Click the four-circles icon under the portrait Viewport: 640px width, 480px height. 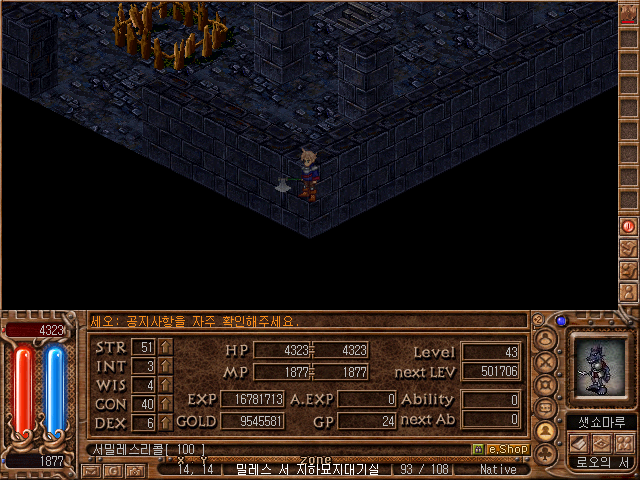click(x=623, y=443)
